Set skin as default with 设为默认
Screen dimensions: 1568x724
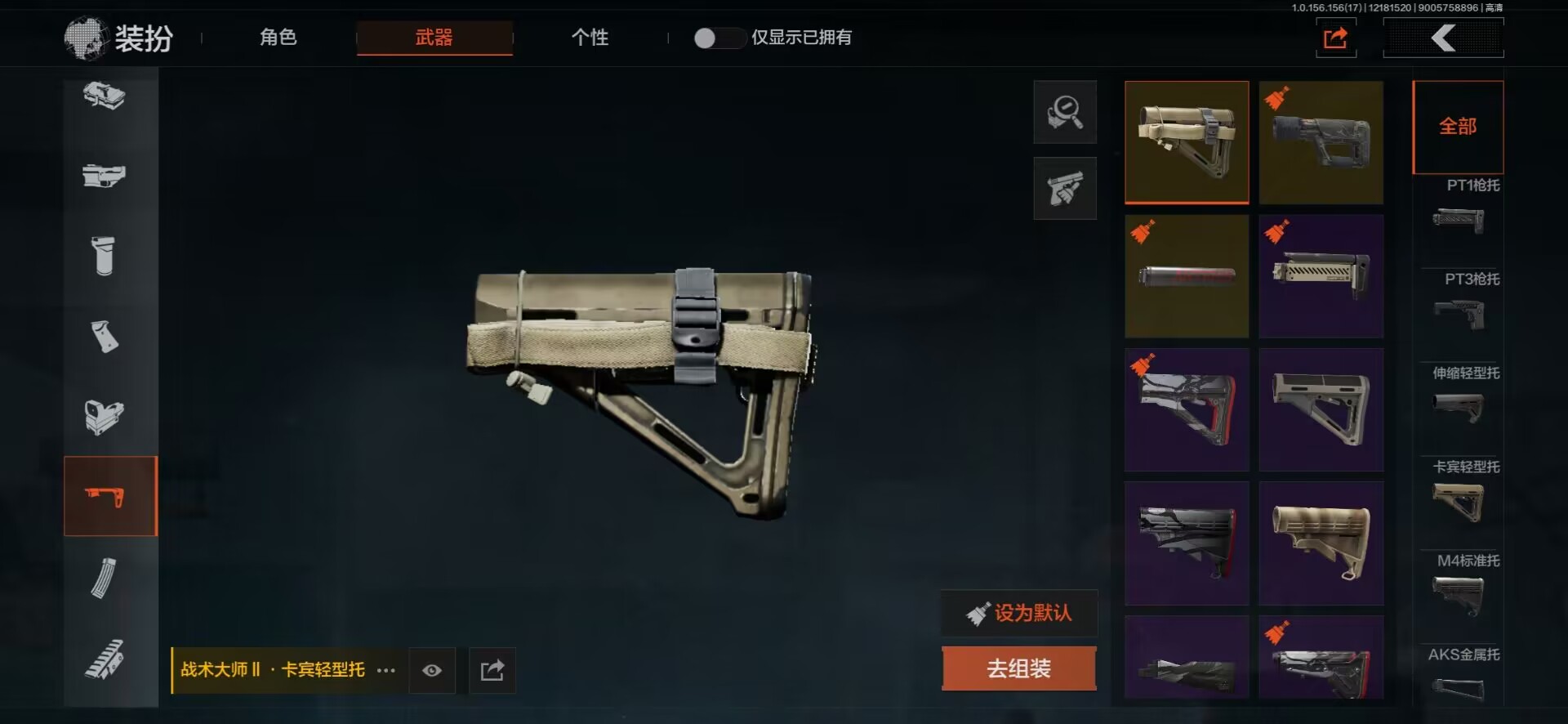[x=1019, y=613]
